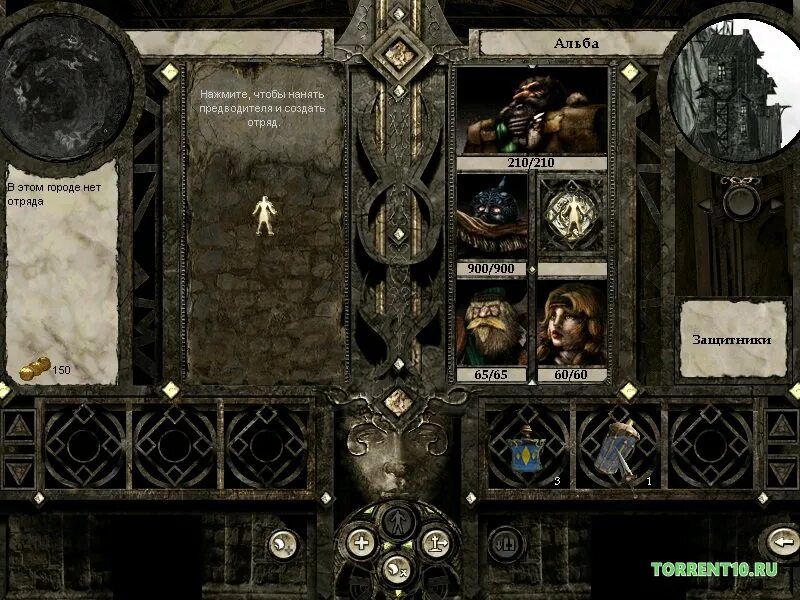The image size is (800, 600).
Task: Select the blue-masked unit with 900/900 health
Action: (x=492, y=218)
